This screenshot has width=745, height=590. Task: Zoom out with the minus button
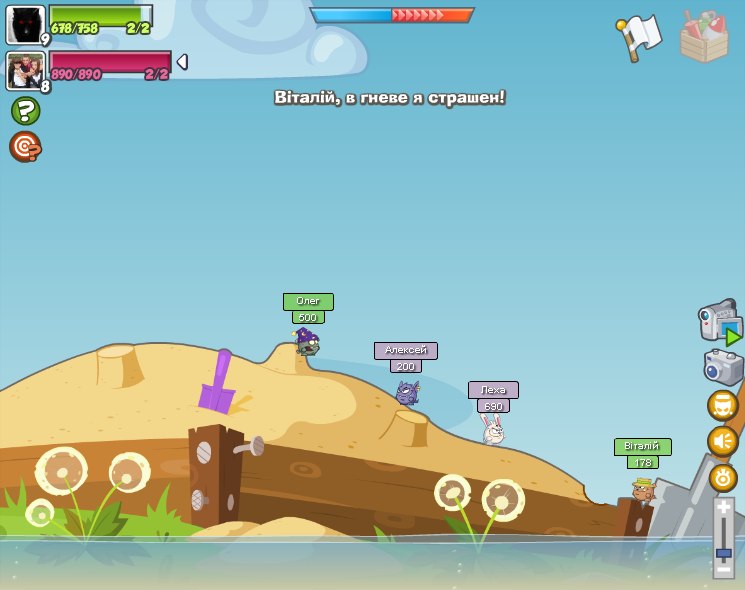723,569
